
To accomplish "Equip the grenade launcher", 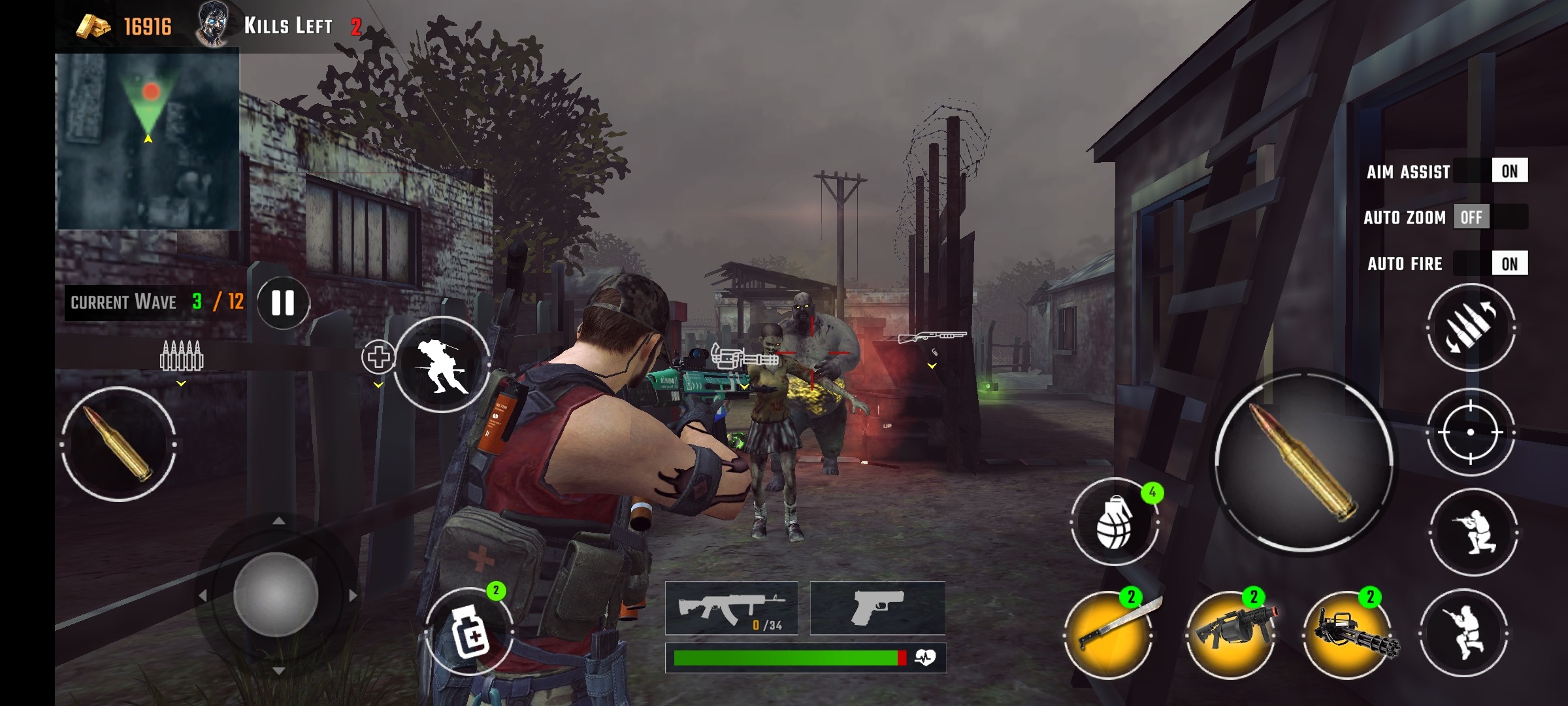I will point(1231,634).
